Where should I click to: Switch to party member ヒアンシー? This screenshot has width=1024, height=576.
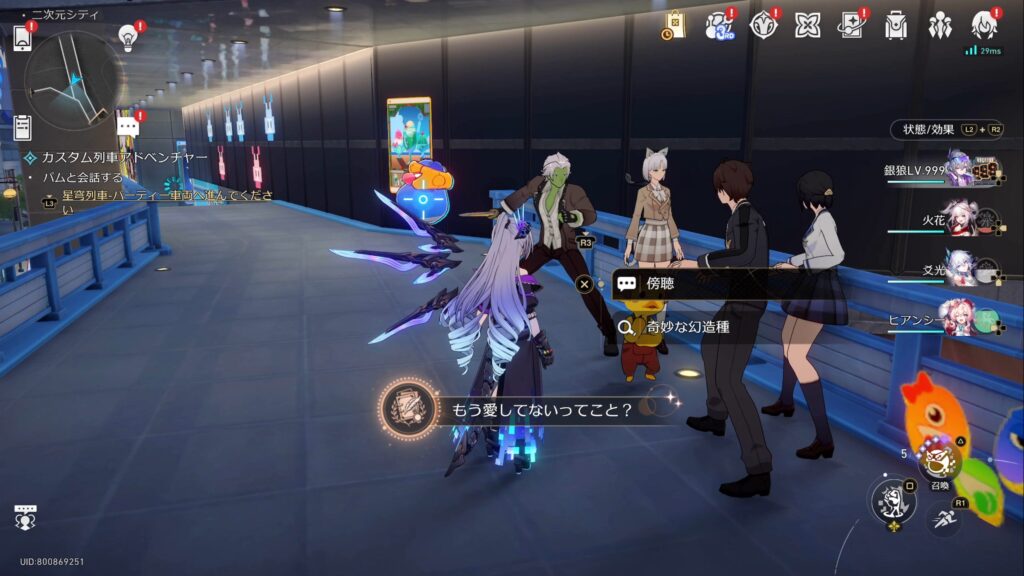tap(959, 319)
